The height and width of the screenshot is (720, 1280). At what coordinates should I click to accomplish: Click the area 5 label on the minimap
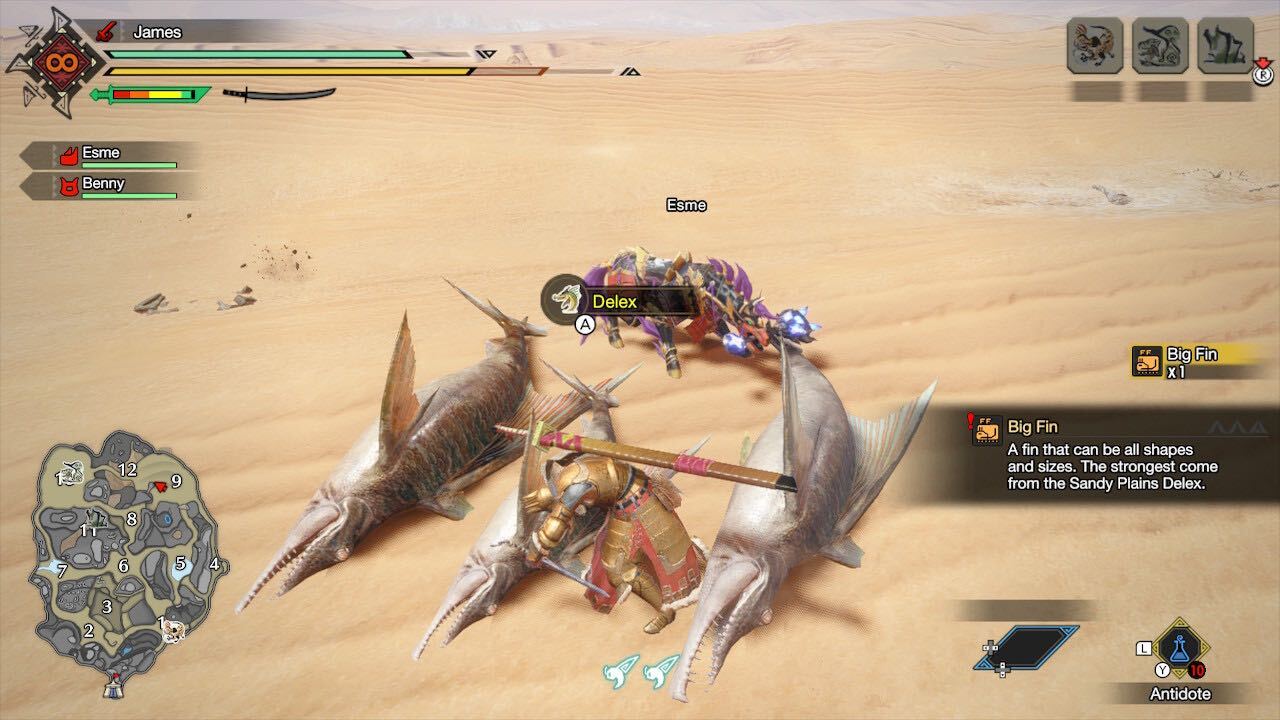[x=181, y=563]
